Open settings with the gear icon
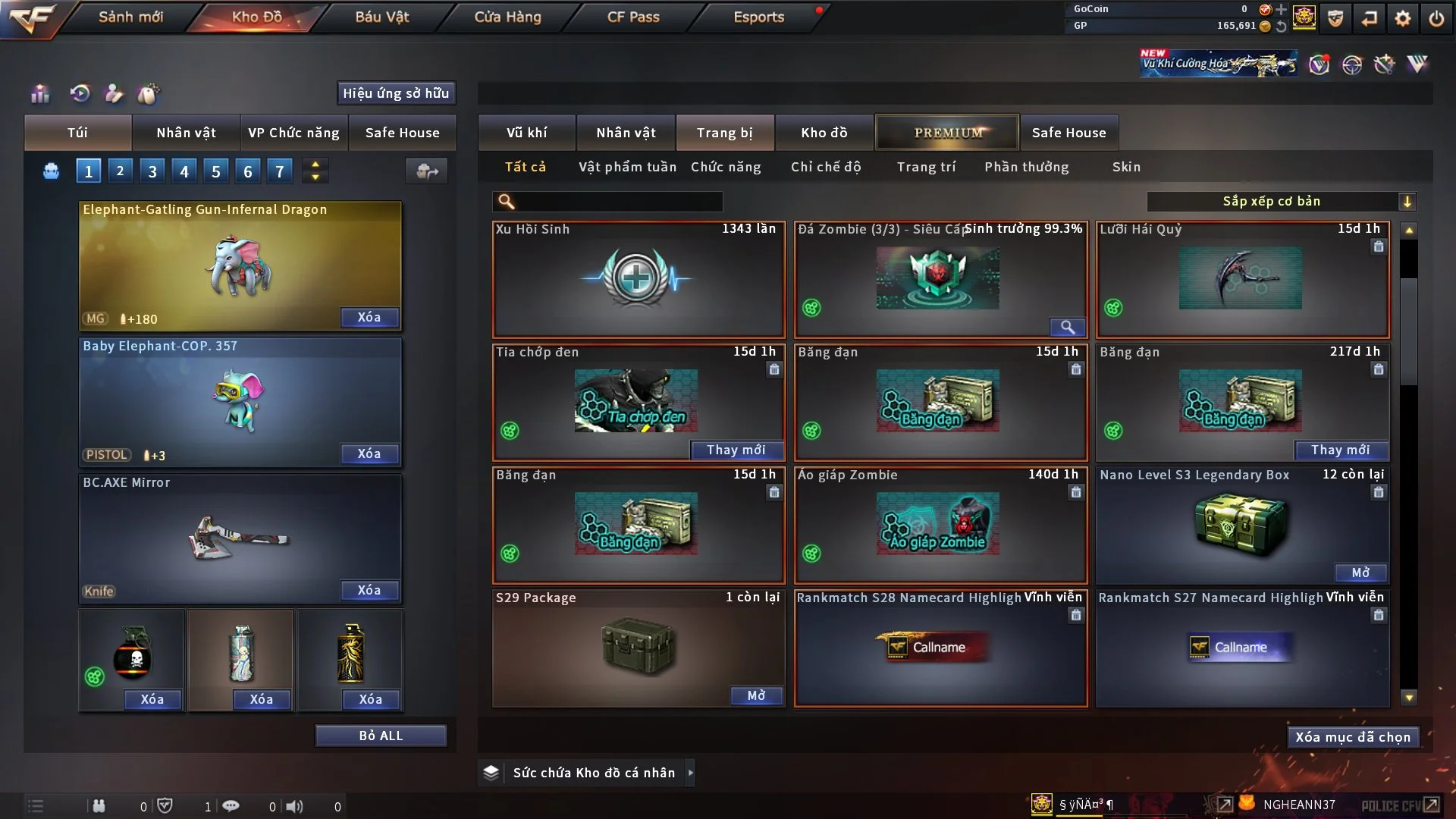The width and height of the screenshot is (1456, 819). click(x=1403, y=18)
